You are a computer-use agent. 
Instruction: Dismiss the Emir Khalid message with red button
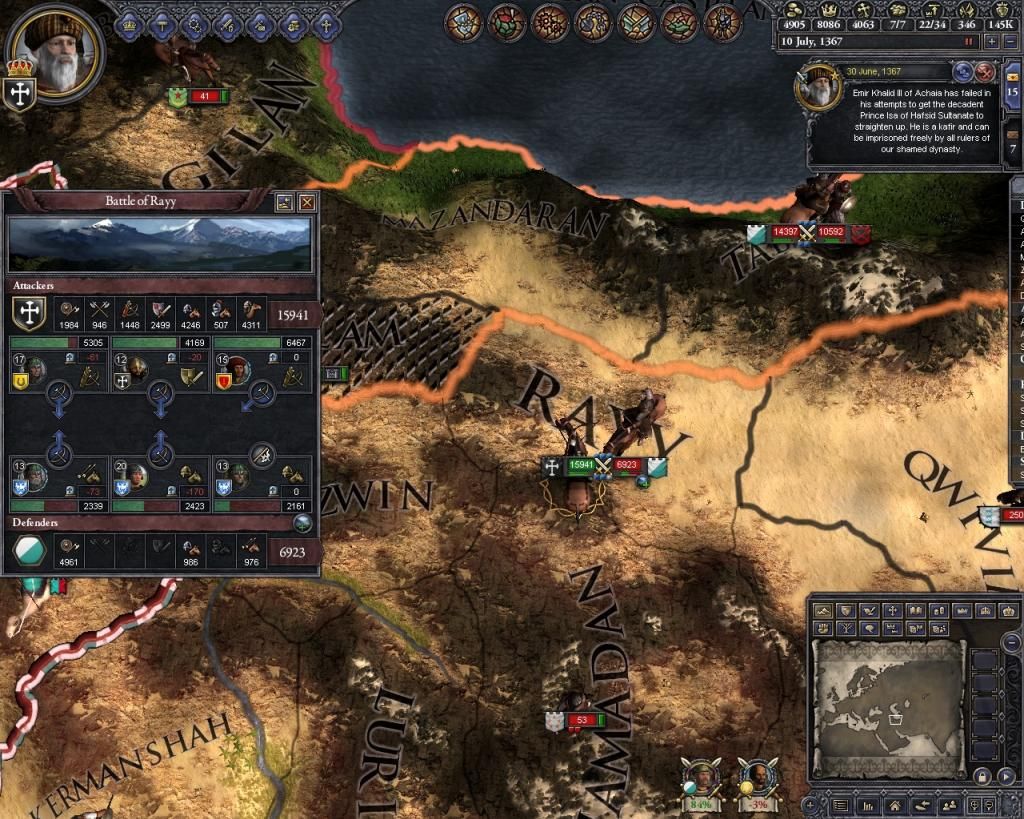coord(985,72)
